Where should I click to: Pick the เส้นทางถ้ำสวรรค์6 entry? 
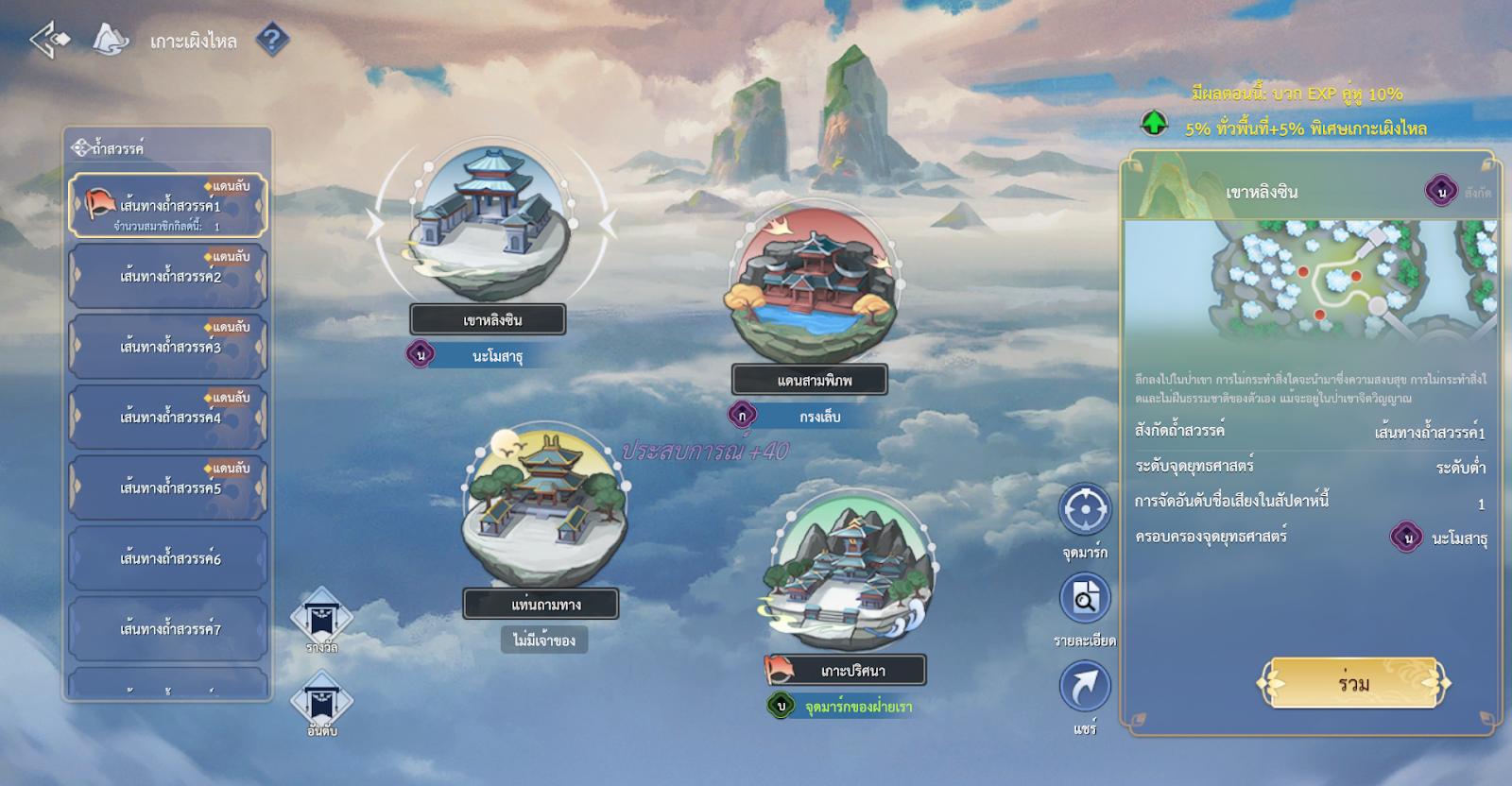click(x=168, y=558)
